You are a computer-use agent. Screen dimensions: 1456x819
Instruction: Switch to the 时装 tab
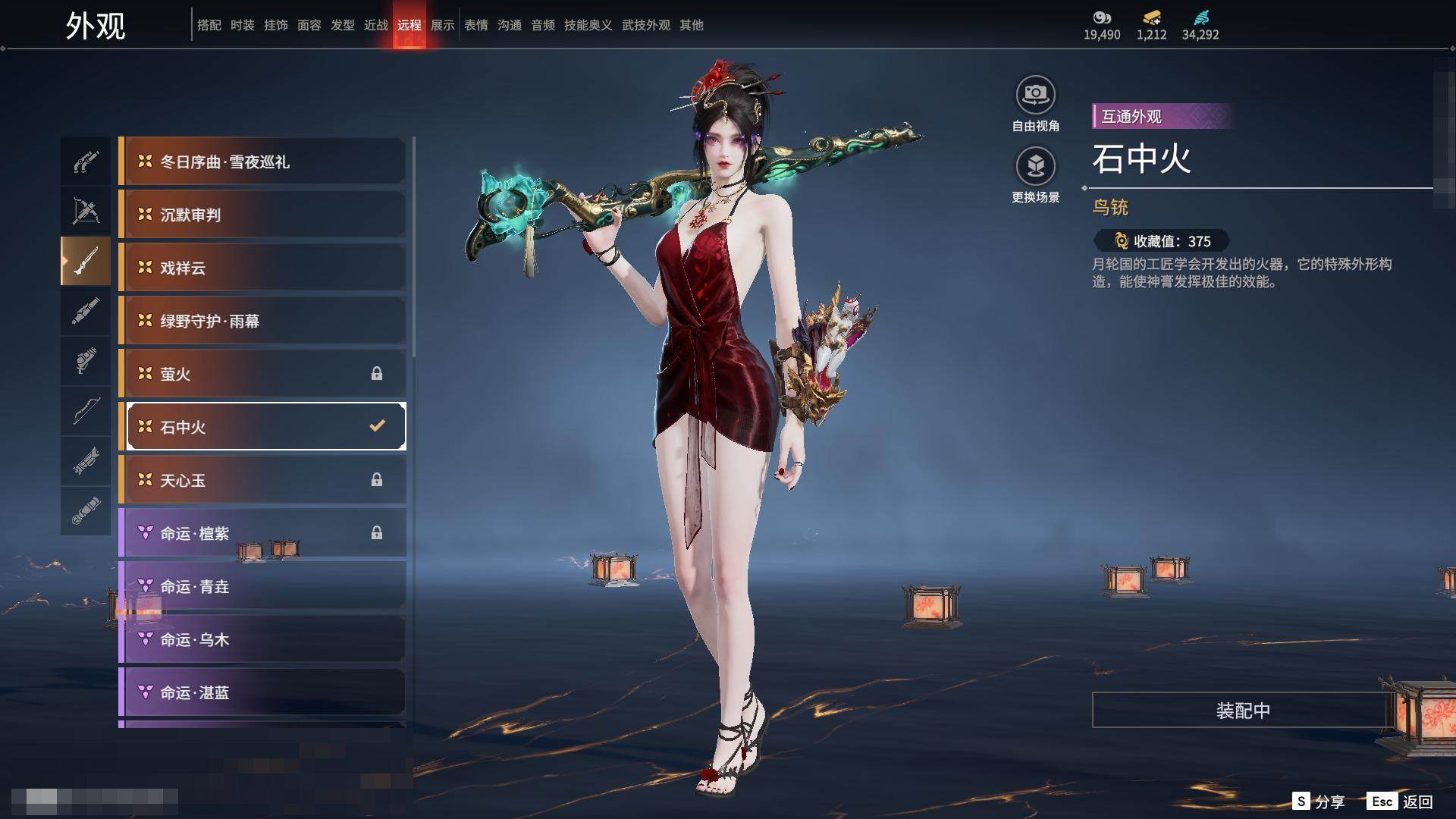[x=243, y=25]
